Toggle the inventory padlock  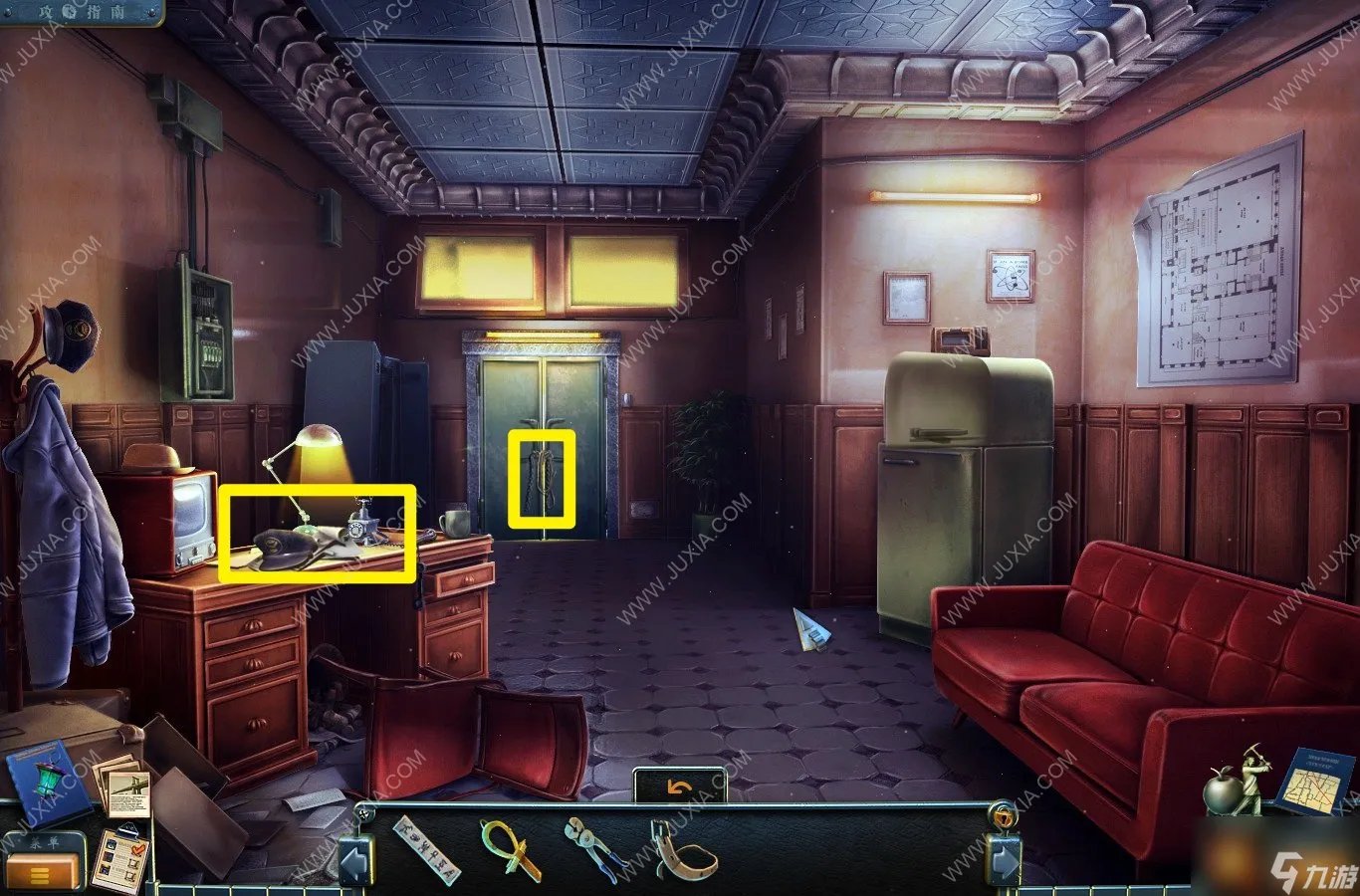point(1002,816)
